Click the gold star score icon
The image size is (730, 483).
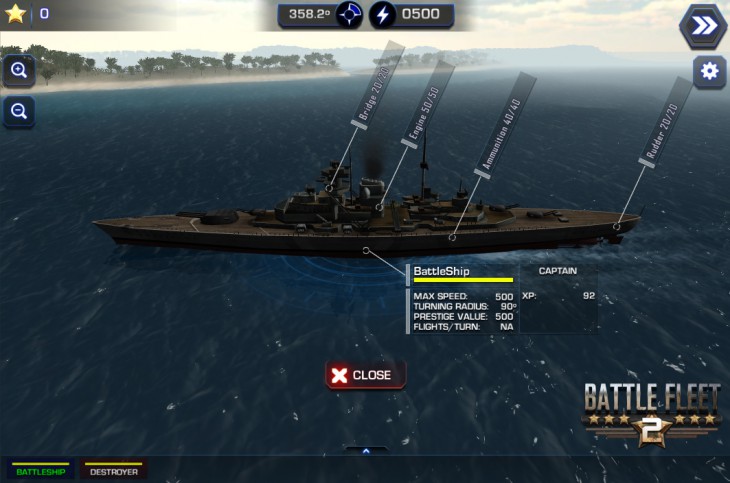tap(15, 14)
